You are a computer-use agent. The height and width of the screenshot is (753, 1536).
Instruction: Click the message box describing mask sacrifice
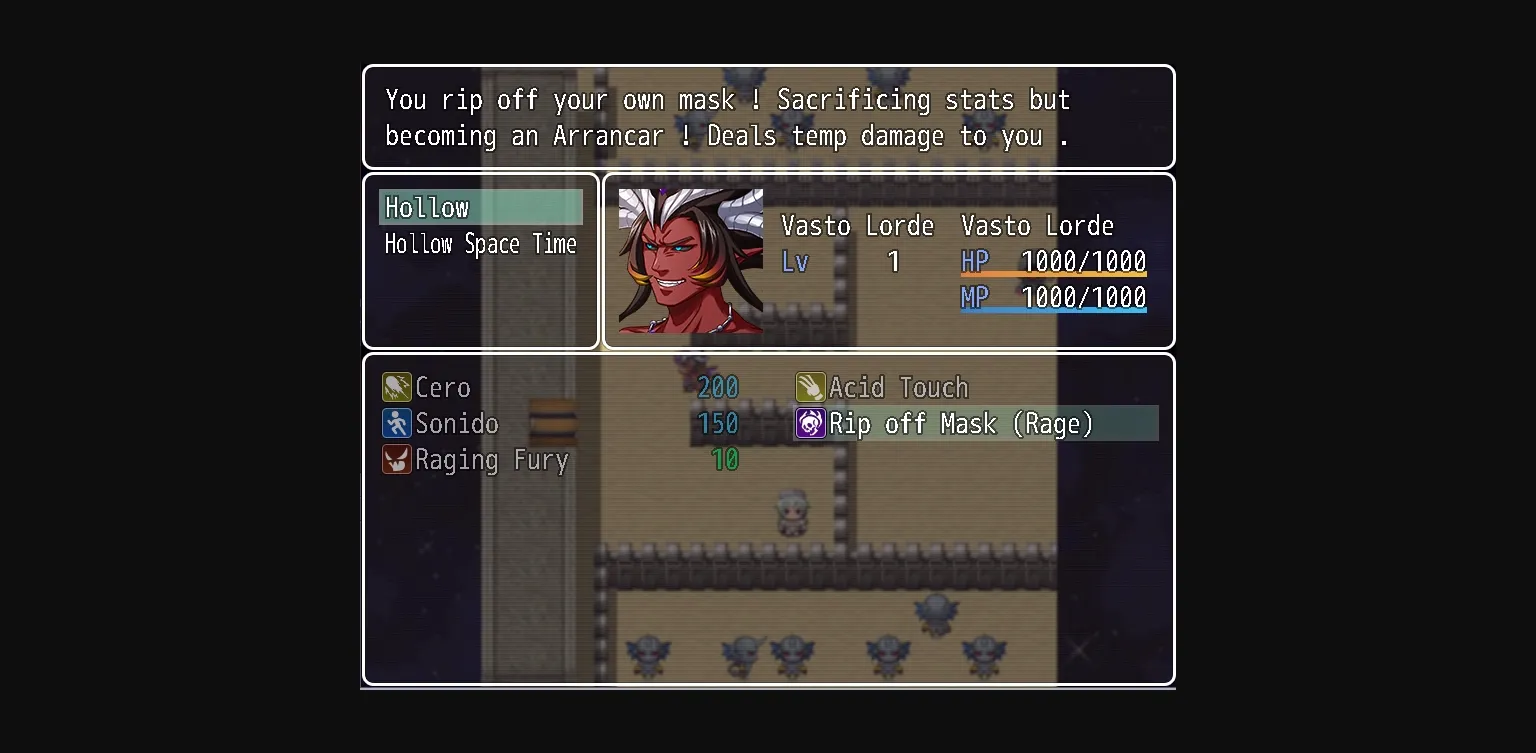tap(767, 117)
